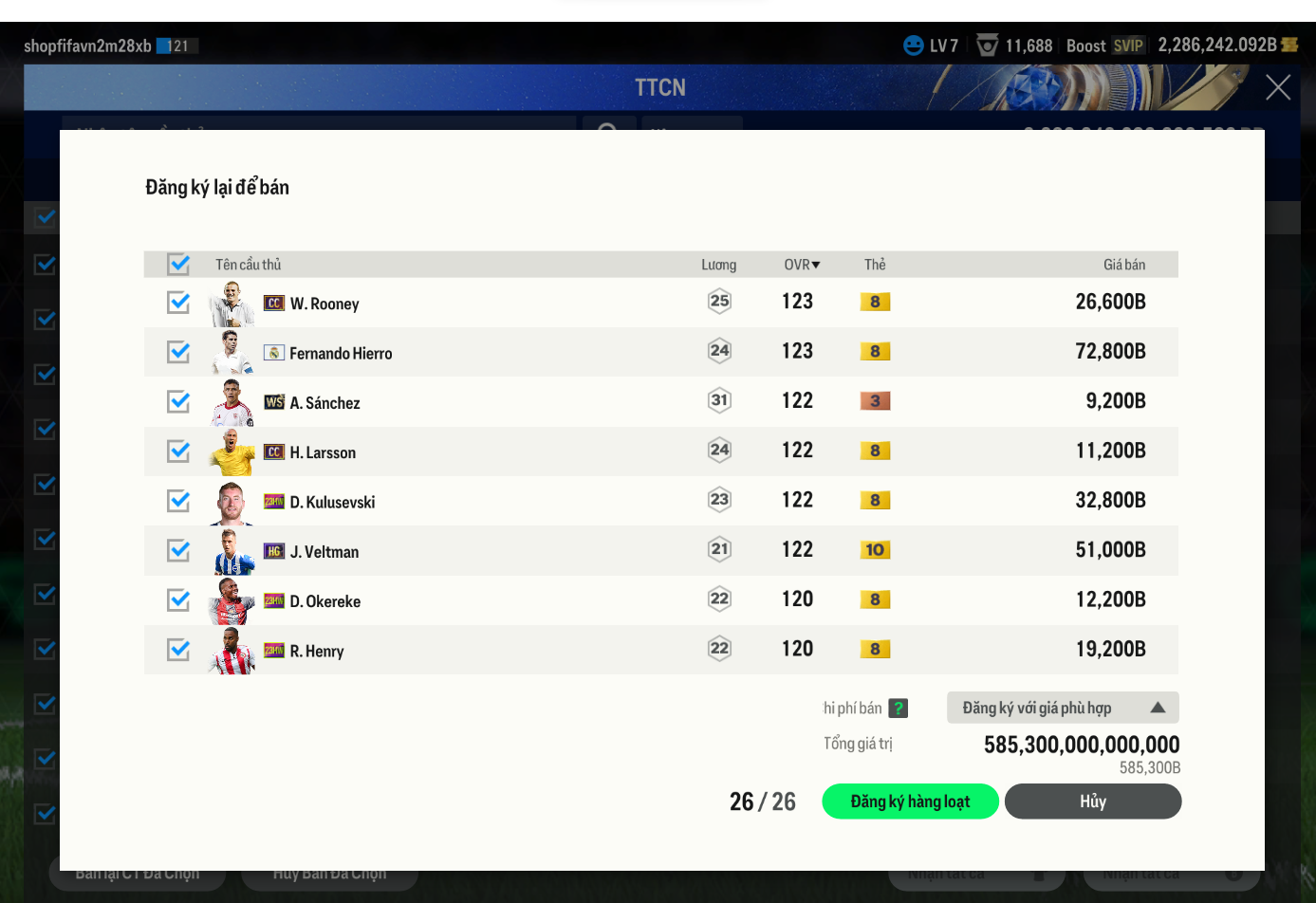
Task: Toggle D. Okereke's checkbox
Action: 178,599
